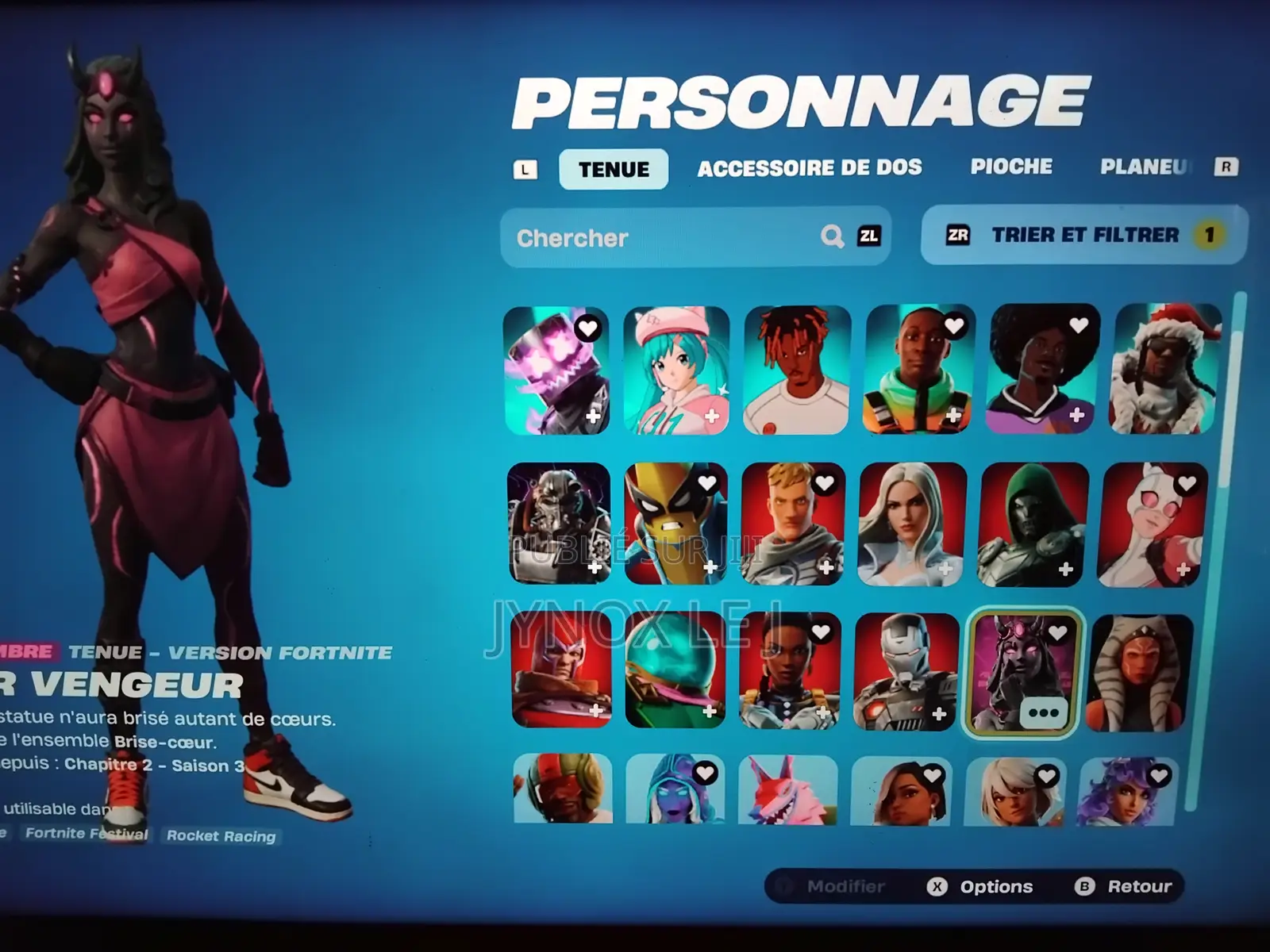Open the ellipsis menu on the highlighted outfit

coord(1045,712)
